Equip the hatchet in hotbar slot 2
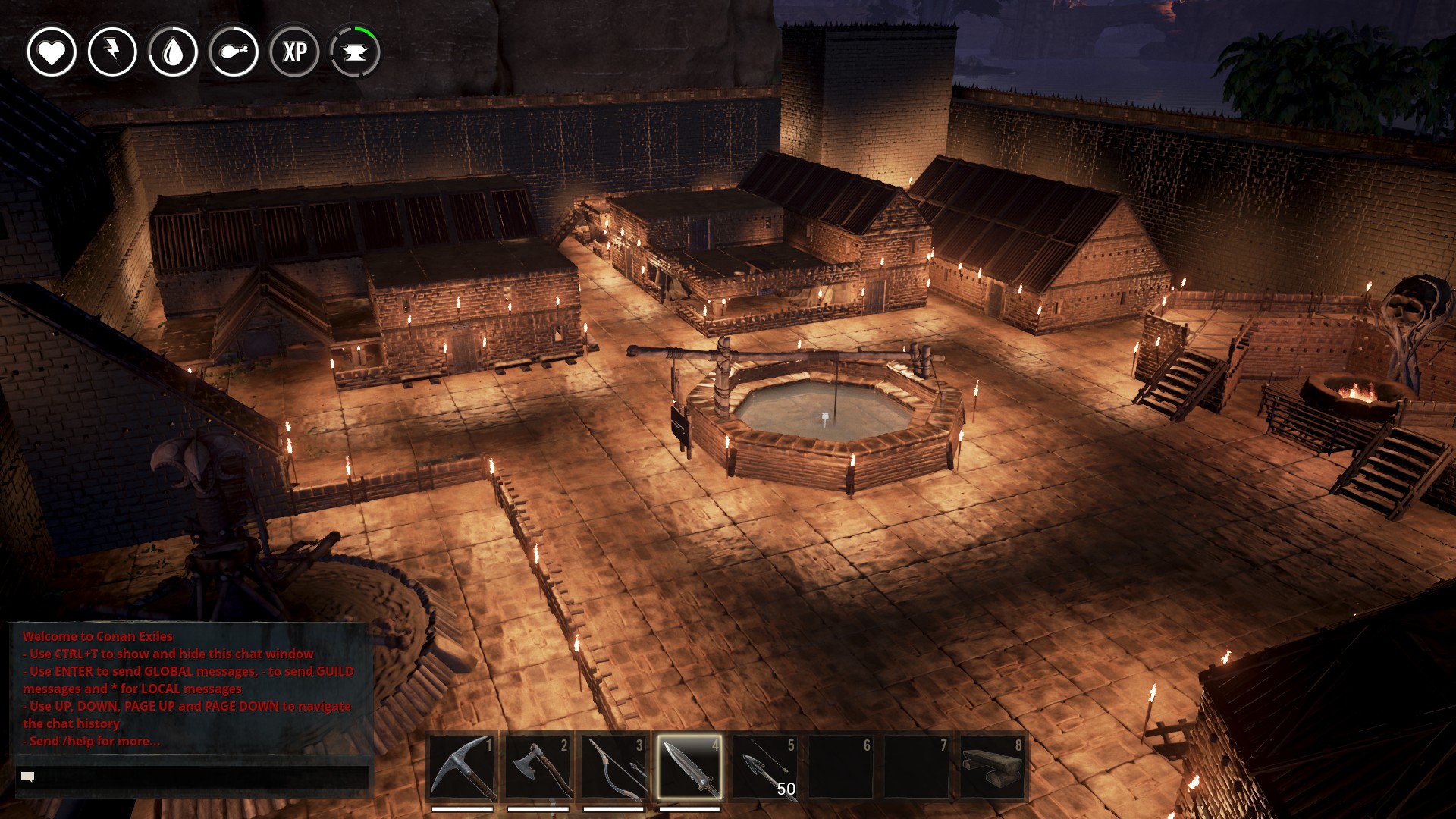 pos(538,767)
